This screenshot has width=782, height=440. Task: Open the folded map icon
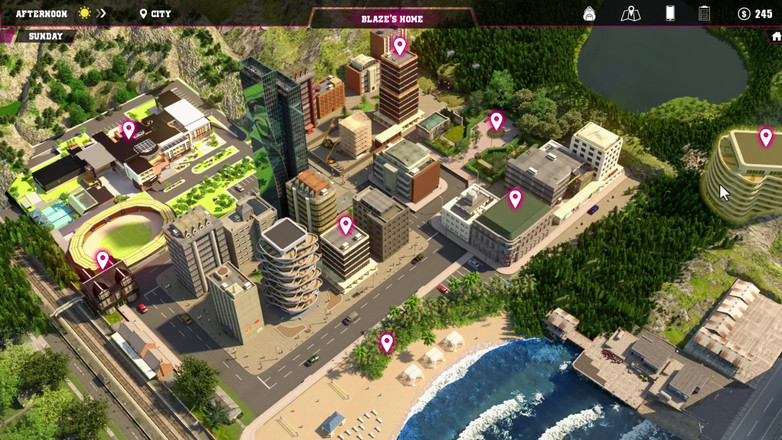coord(630,13)
